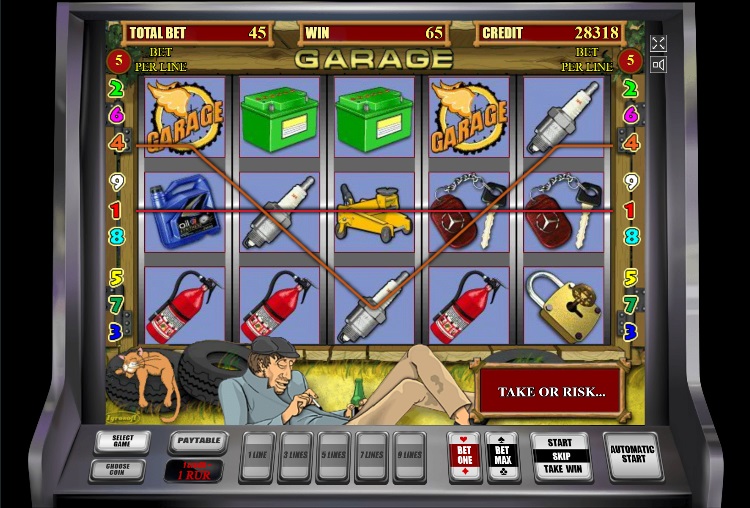Activate Automatic Start
The height and width of the screenshot is (508, 750).
[632, 456]
